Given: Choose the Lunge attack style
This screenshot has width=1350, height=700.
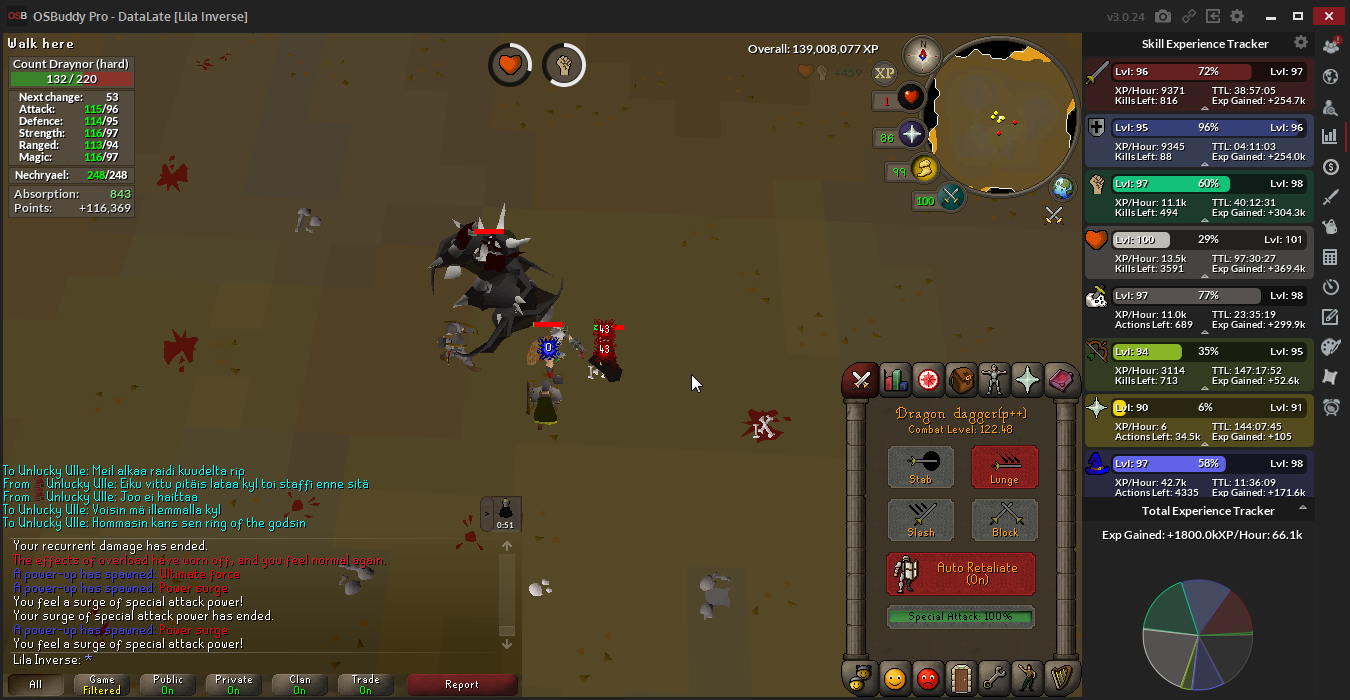Looking at the screenshot, I should [1004, 467].
